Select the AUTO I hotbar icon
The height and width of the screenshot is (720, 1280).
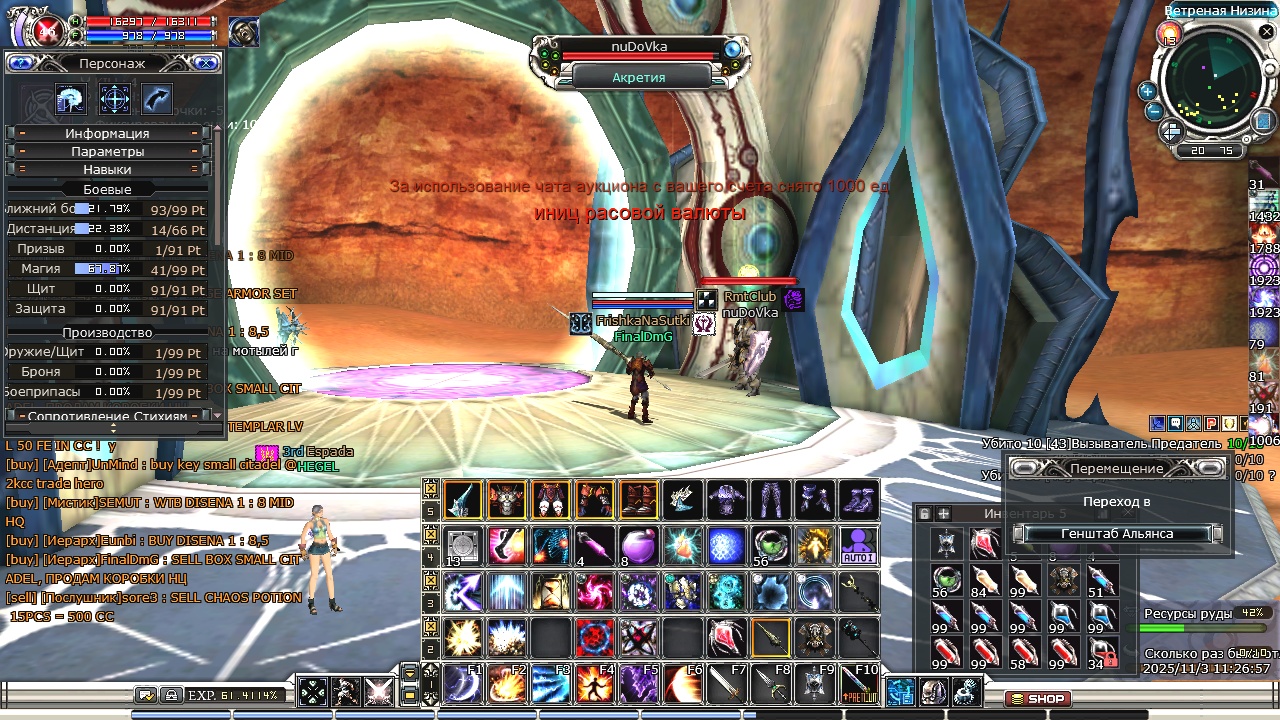(x=858, y=546)
